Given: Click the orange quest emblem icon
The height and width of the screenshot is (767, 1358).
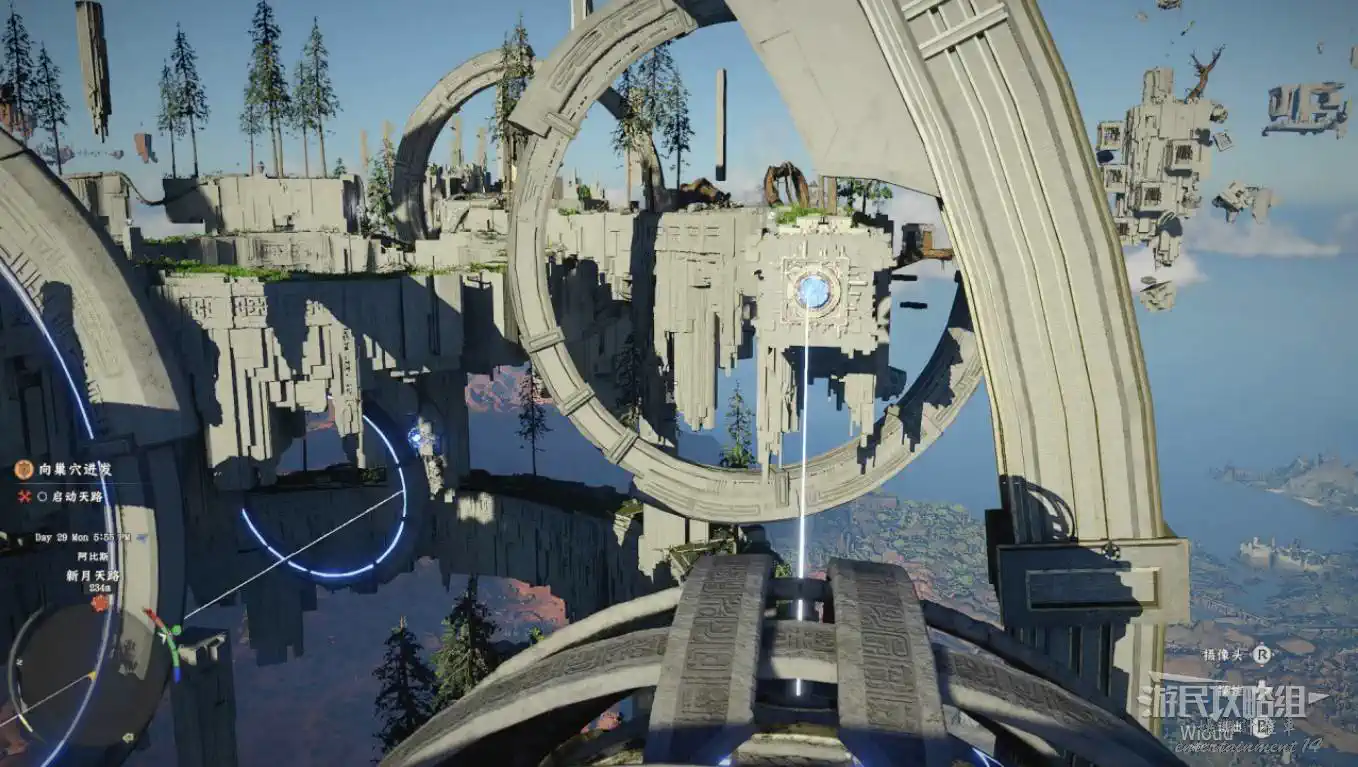Looking at the screenshot, I should [x=24, y=469].
